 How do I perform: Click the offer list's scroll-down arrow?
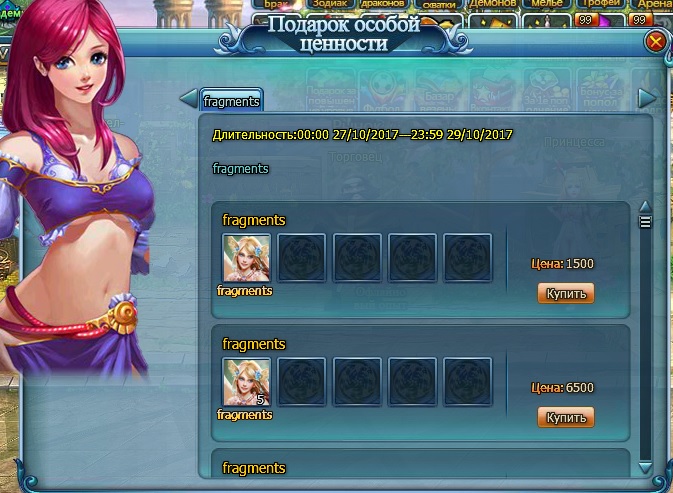point(645,465)
